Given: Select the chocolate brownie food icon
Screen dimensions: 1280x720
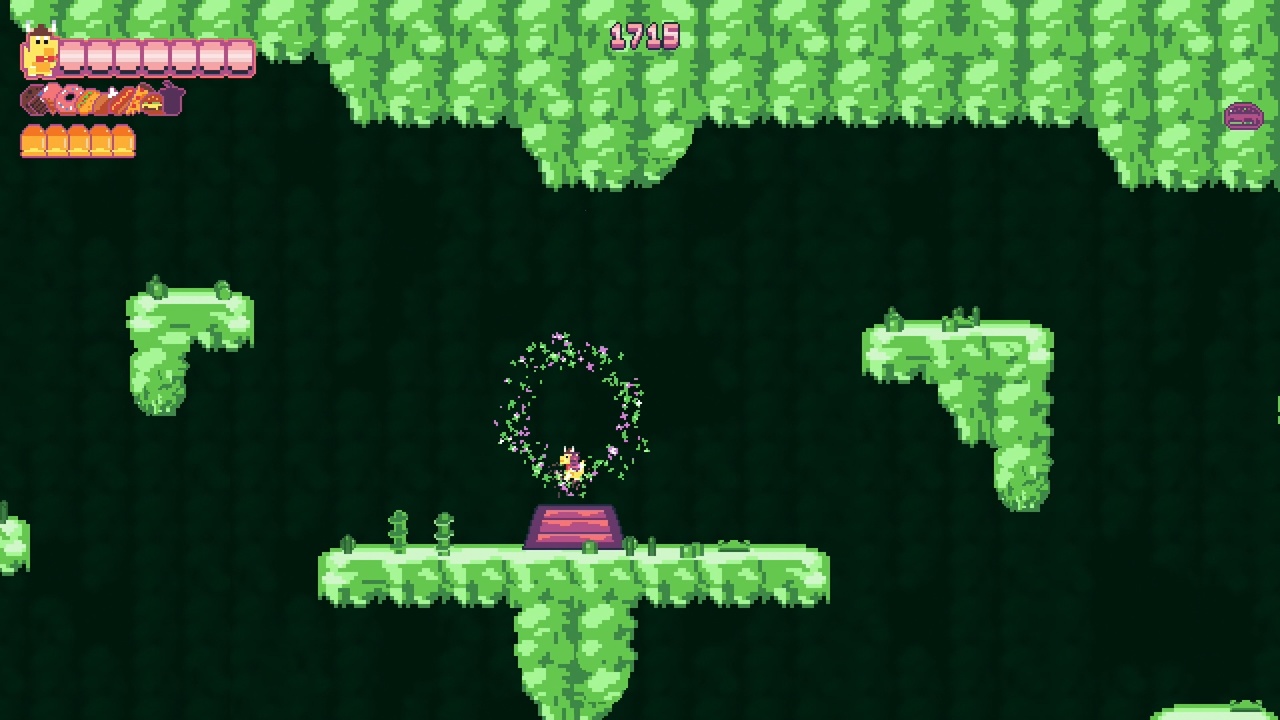Looking at the screenshot, I should (x=33, y=100).
